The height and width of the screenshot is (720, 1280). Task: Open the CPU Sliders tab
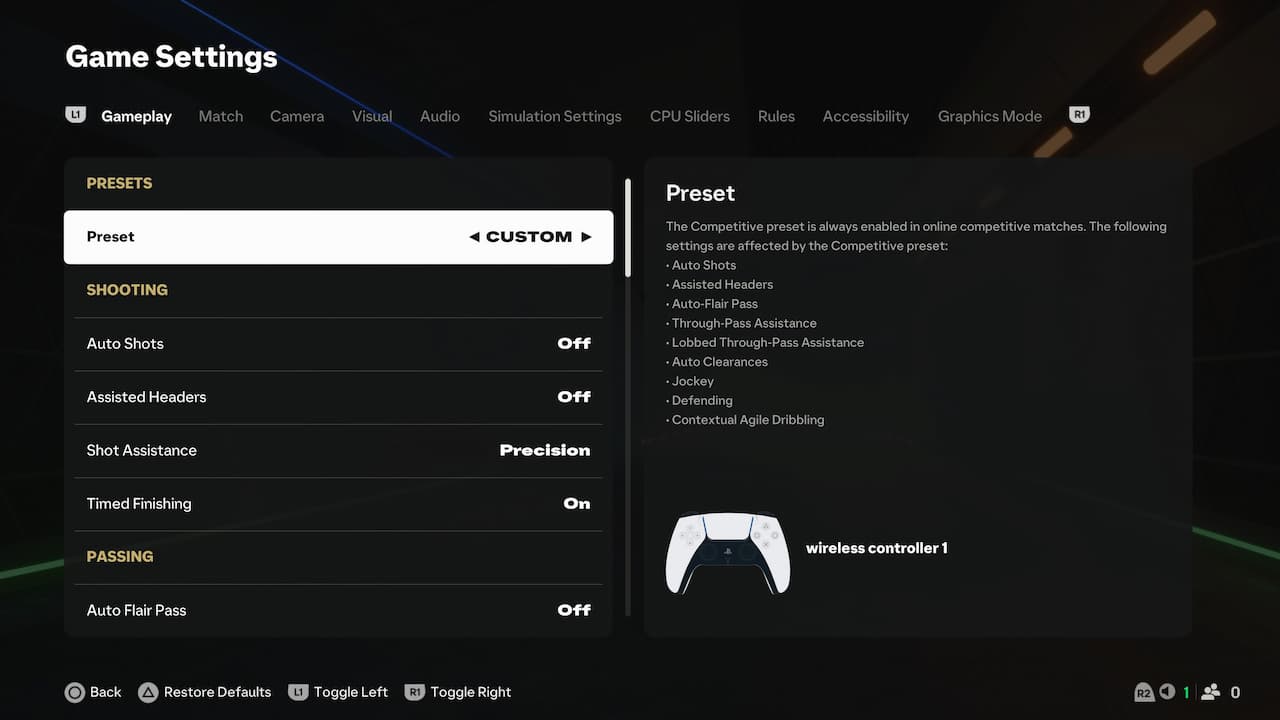tap(689, 116)
